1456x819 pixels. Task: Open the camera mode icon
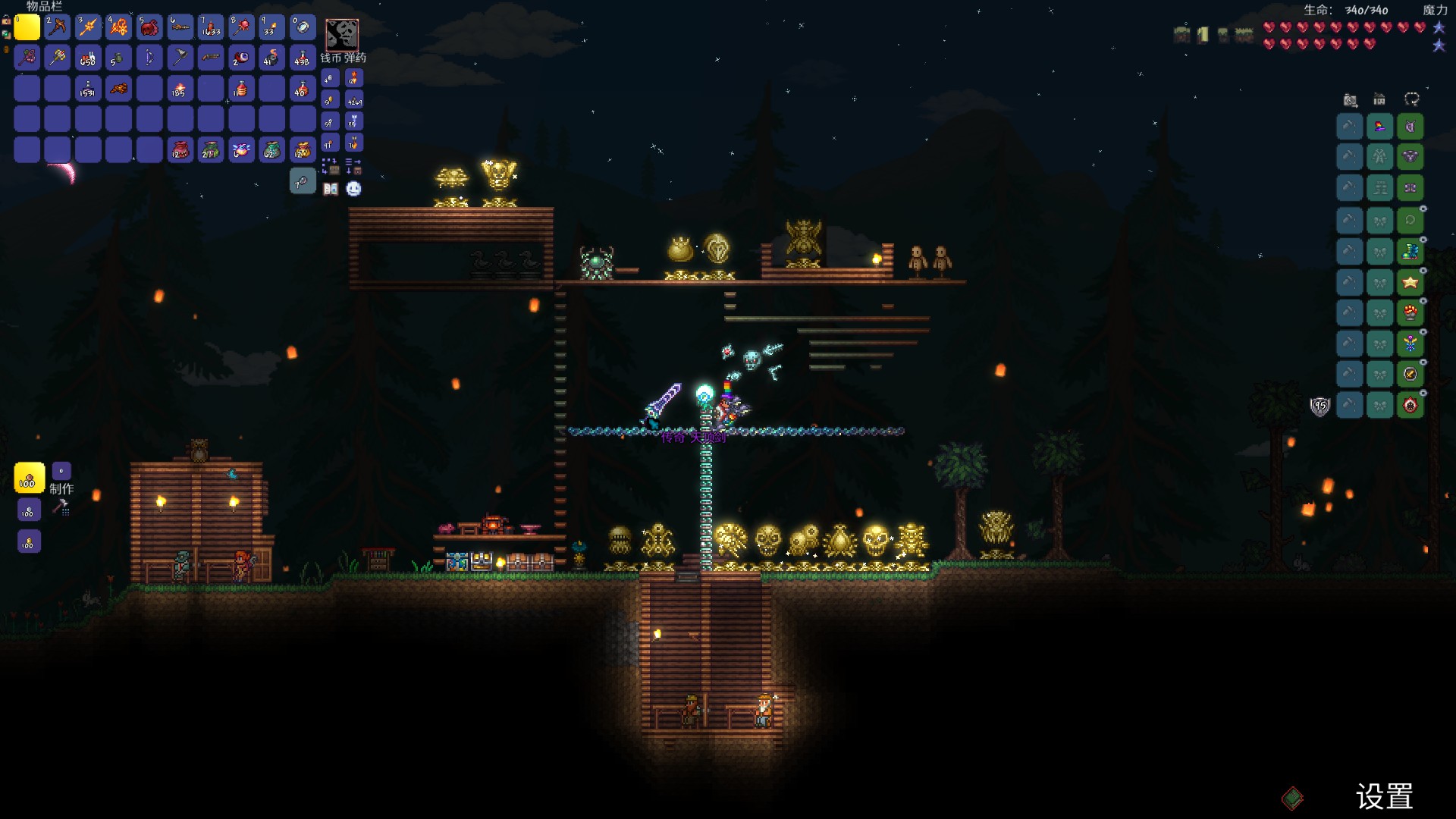tap(1350, 100)
